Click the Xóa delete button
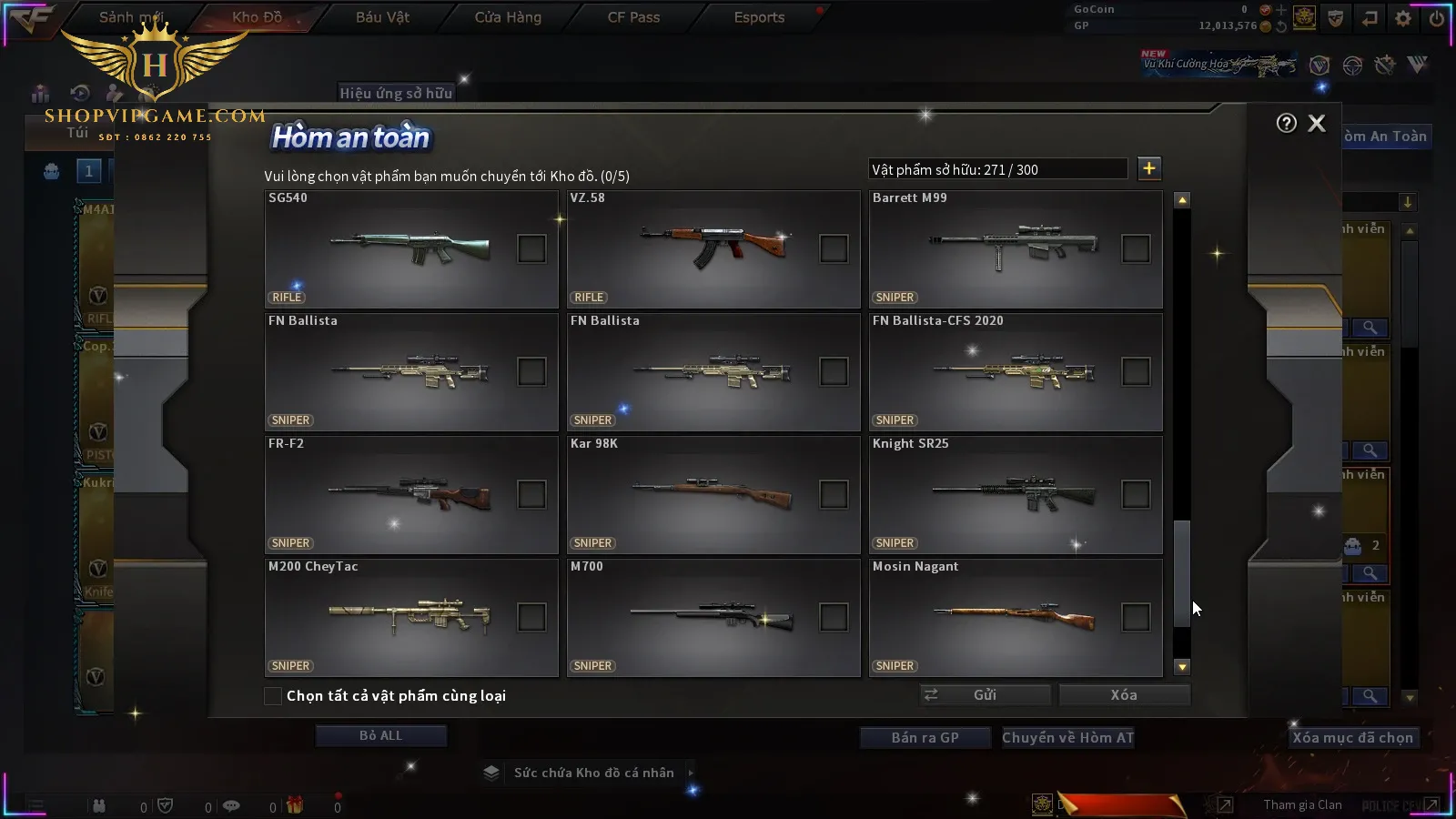This screenshot has height=819, width=1456. pos(1124,695)
